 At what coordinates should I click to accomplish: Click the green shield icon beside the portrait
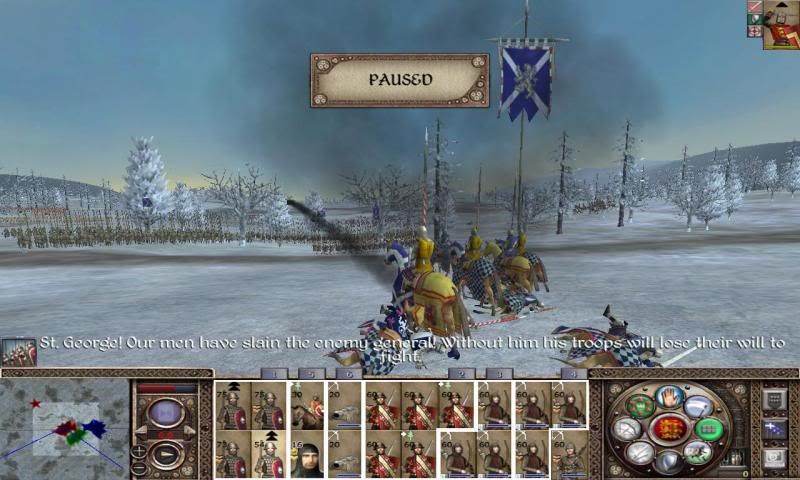[x=753, y=20]
